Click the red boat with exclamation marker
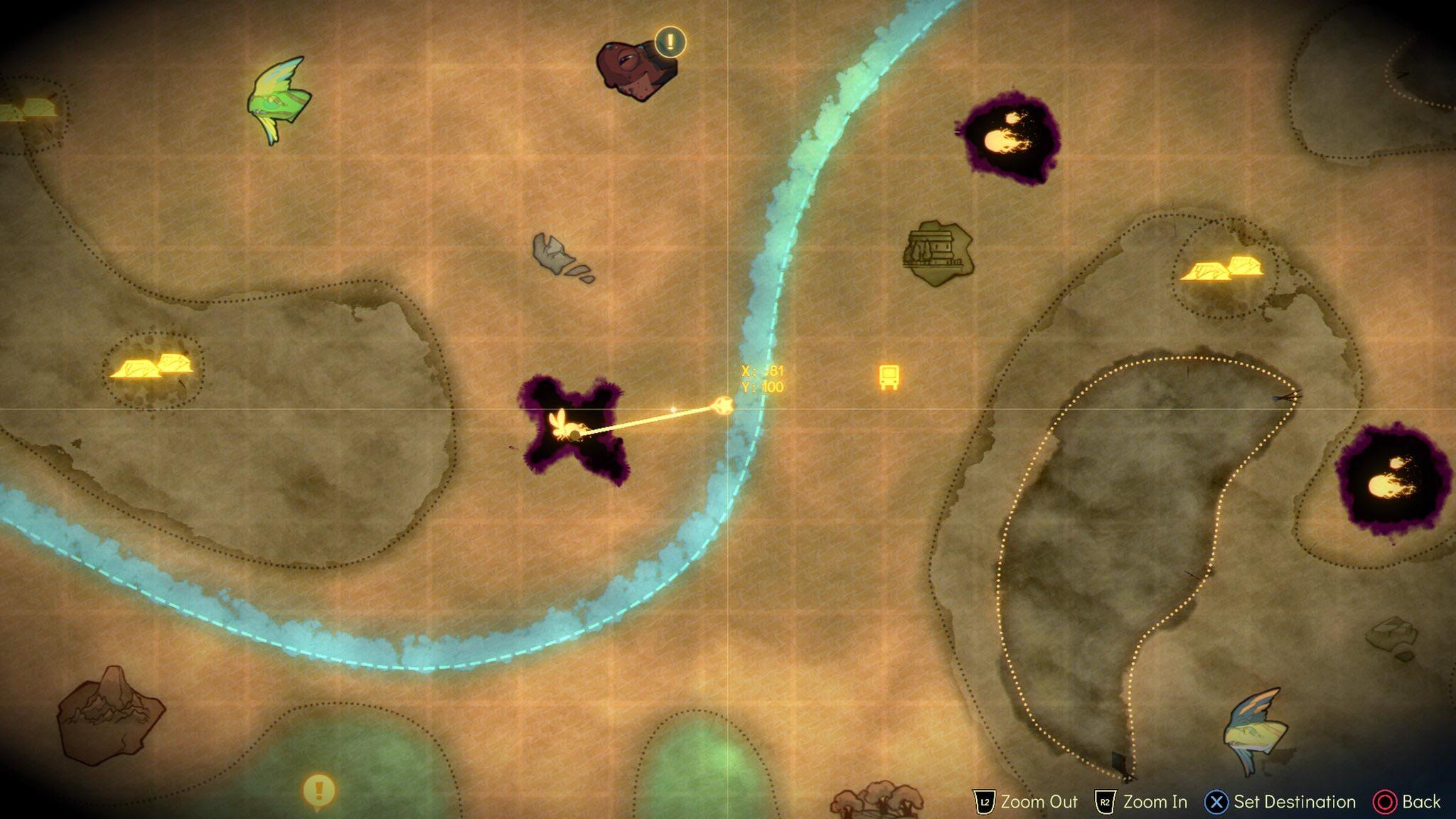Image resolution: width=1456 pixels, height=819 pixels. 635,68
